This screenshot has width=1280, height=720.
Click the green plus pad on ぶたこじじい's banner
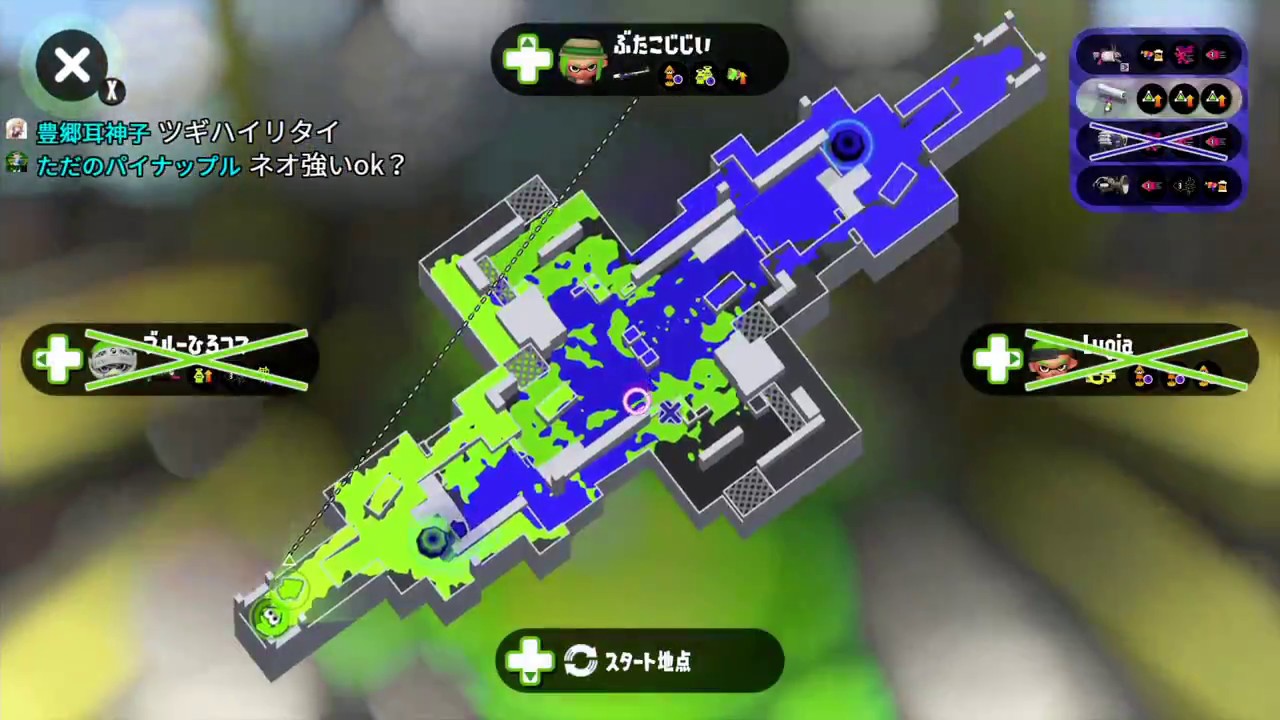[x=527, y=62]
